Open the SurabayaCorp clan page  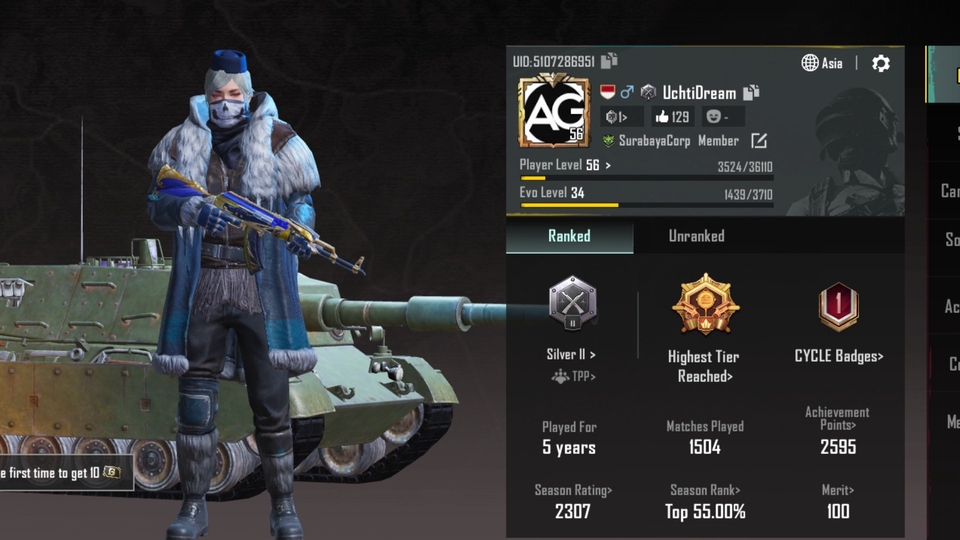click(654, 141)
